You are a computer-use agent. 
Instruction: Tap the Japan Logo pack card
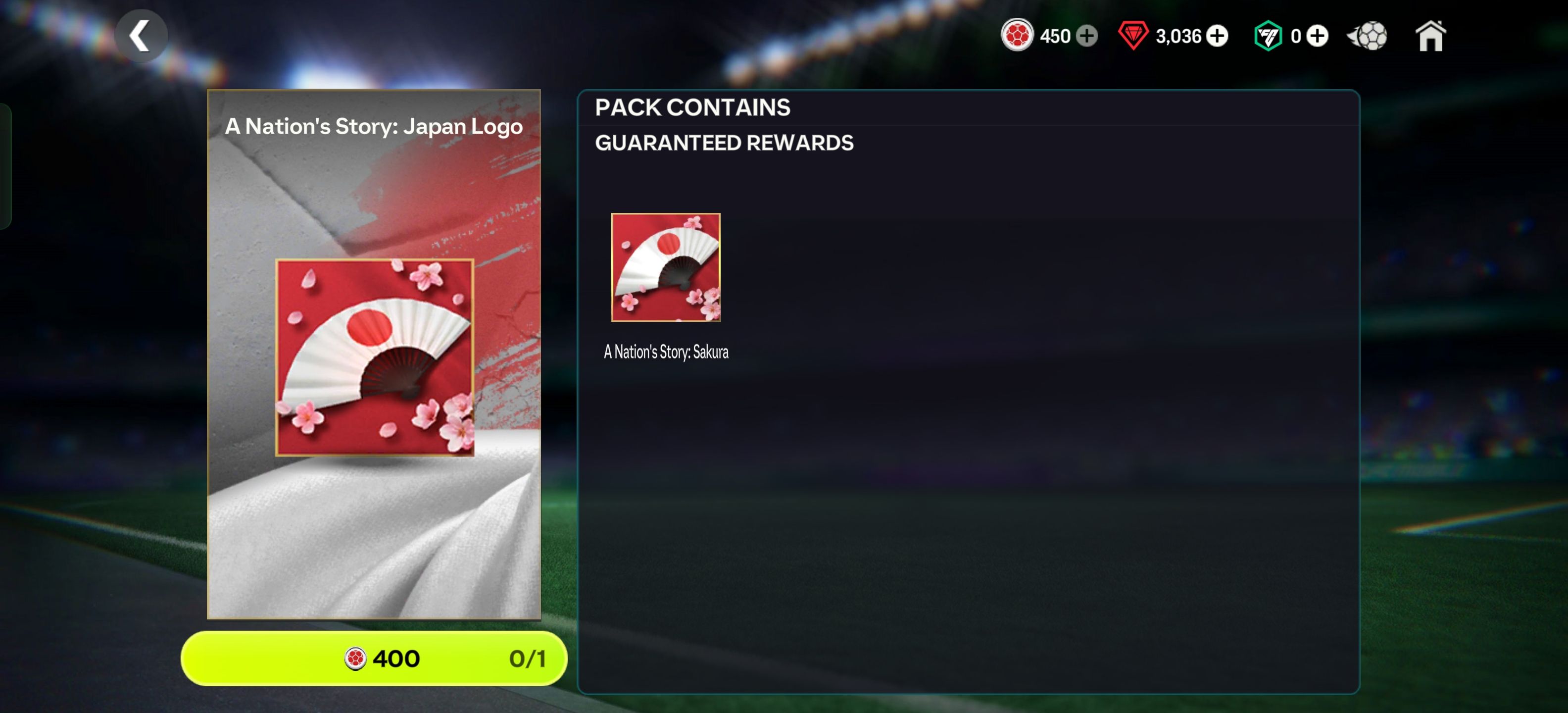[x=374, y=354]
